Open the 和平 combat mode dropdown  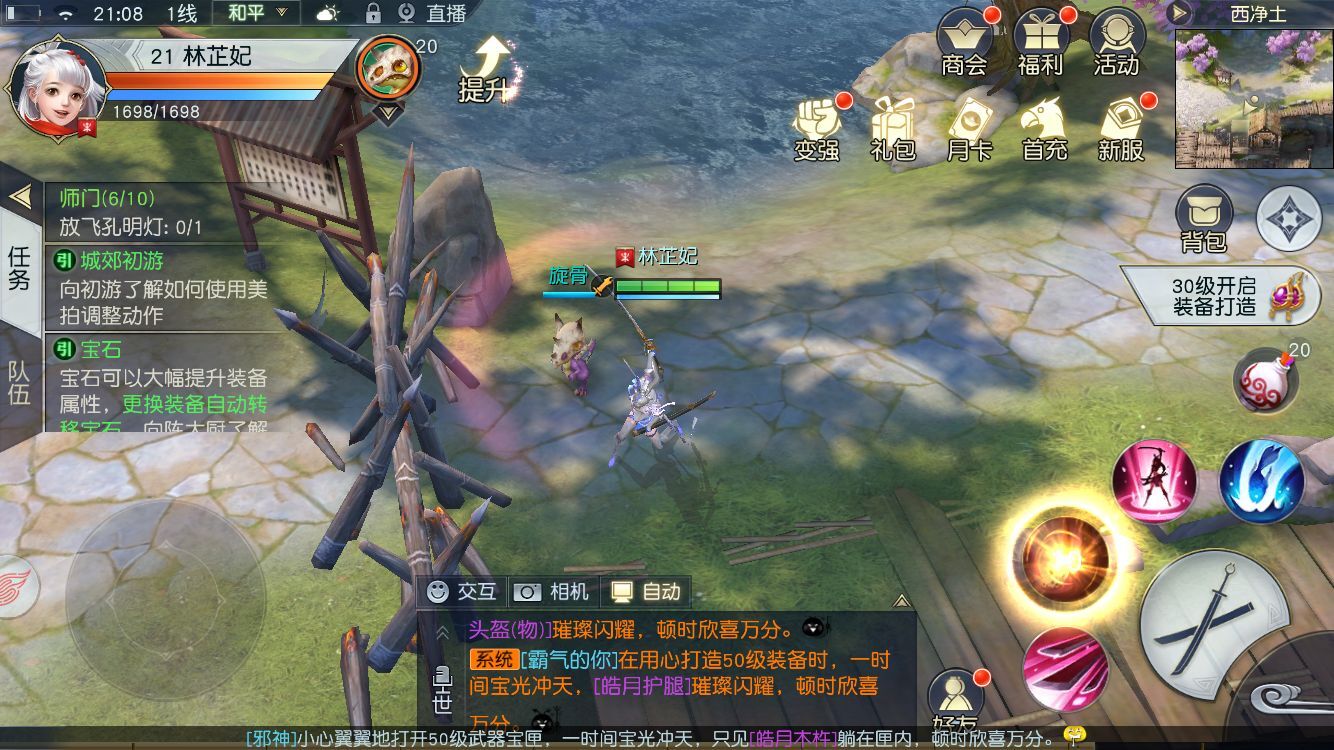point(256,14)
